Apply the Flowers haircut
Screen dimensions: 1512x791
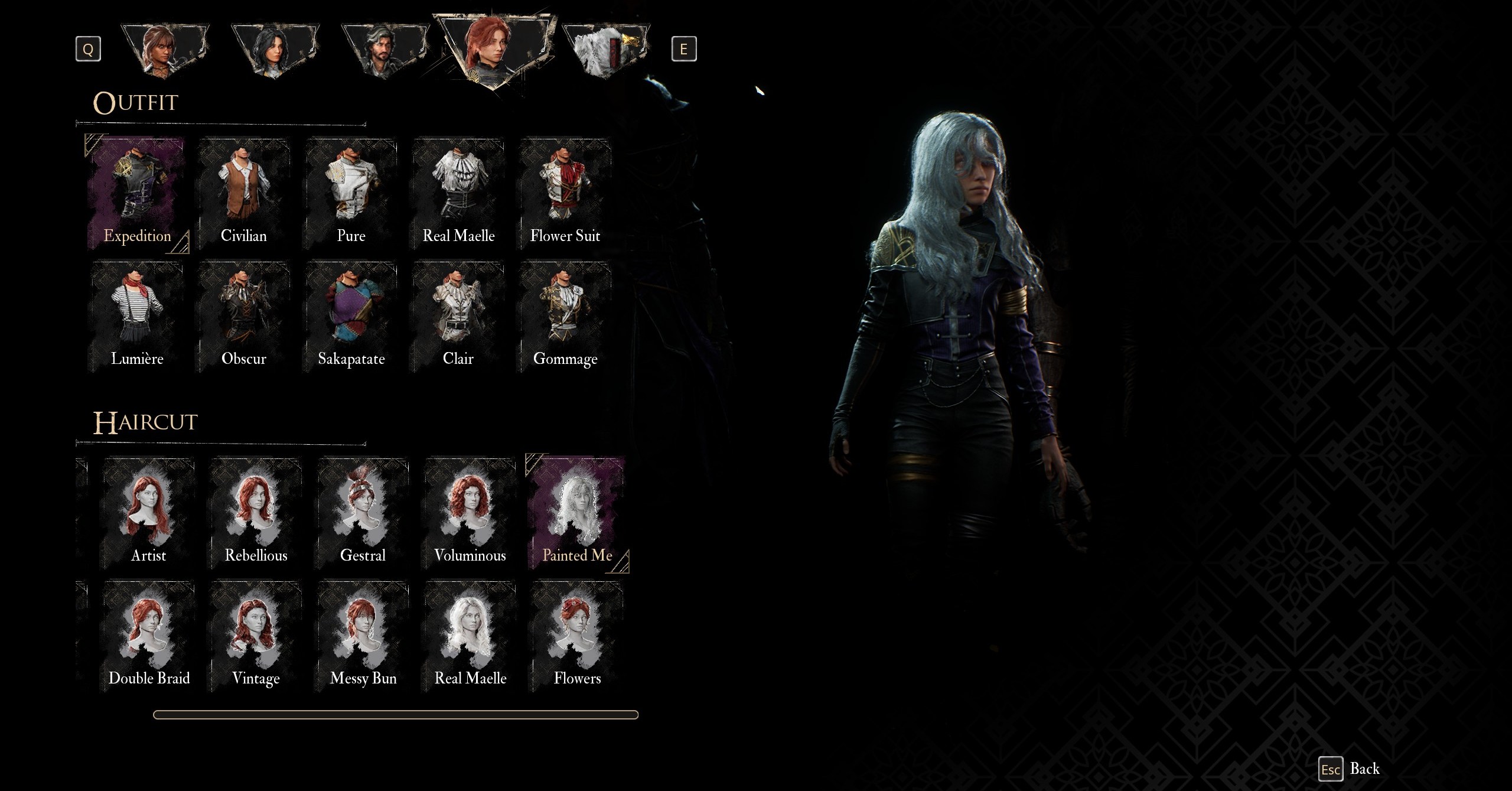577,636
